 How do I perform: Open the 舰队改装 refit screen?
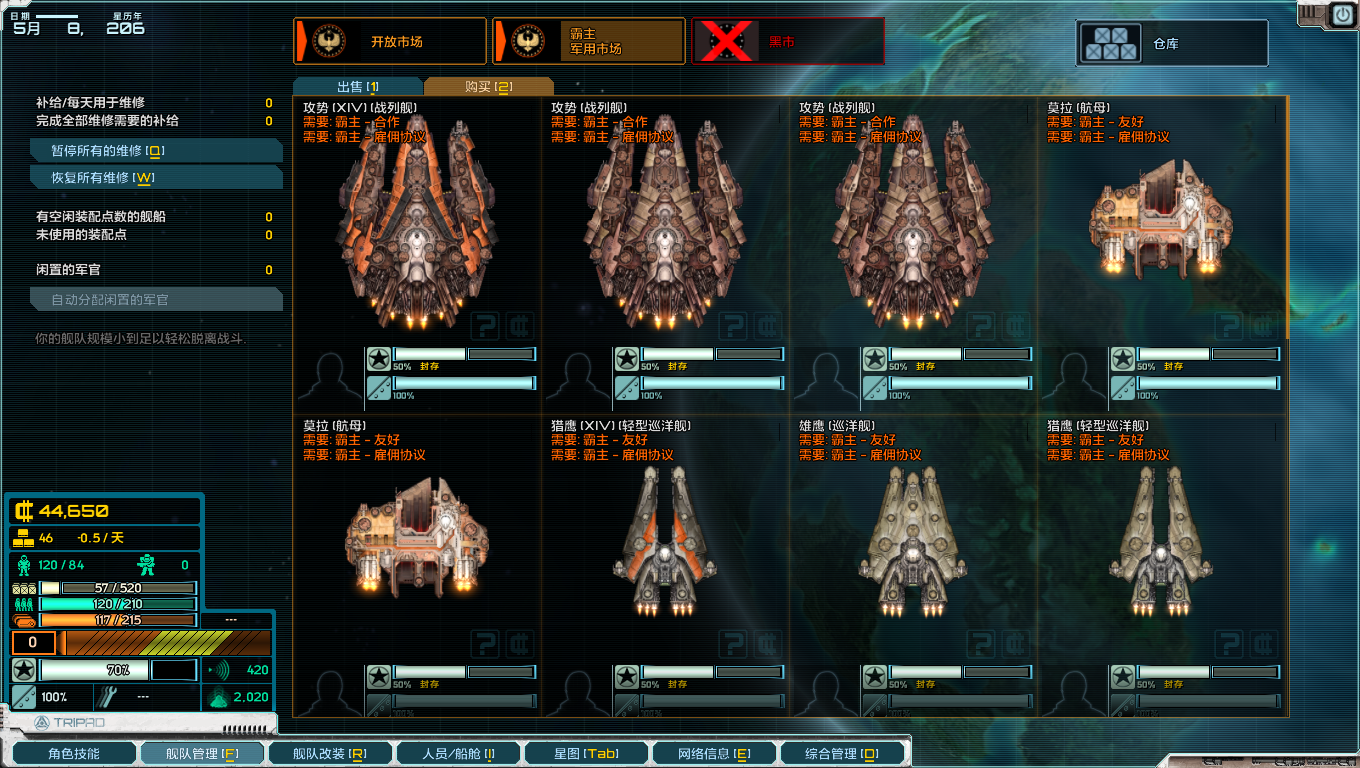point(329,753)
